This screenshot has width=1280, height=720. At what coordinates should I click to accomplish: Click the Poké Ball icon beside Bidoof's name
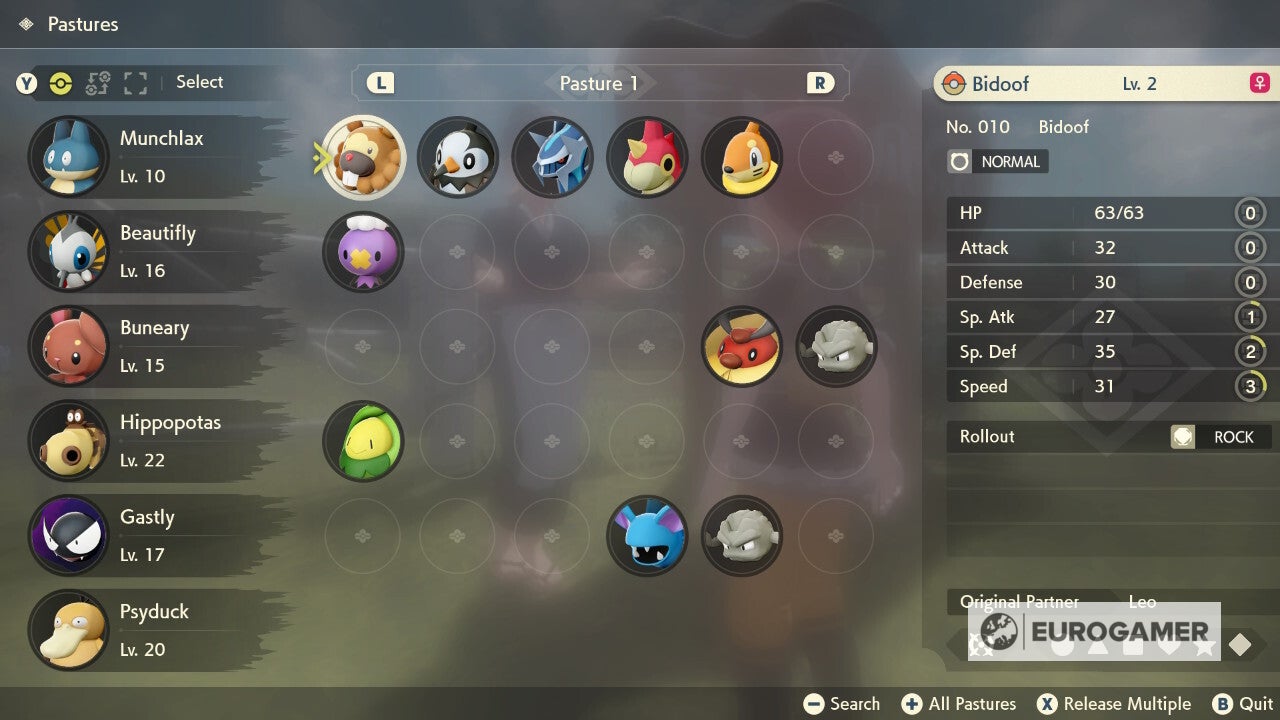point(953,83)
